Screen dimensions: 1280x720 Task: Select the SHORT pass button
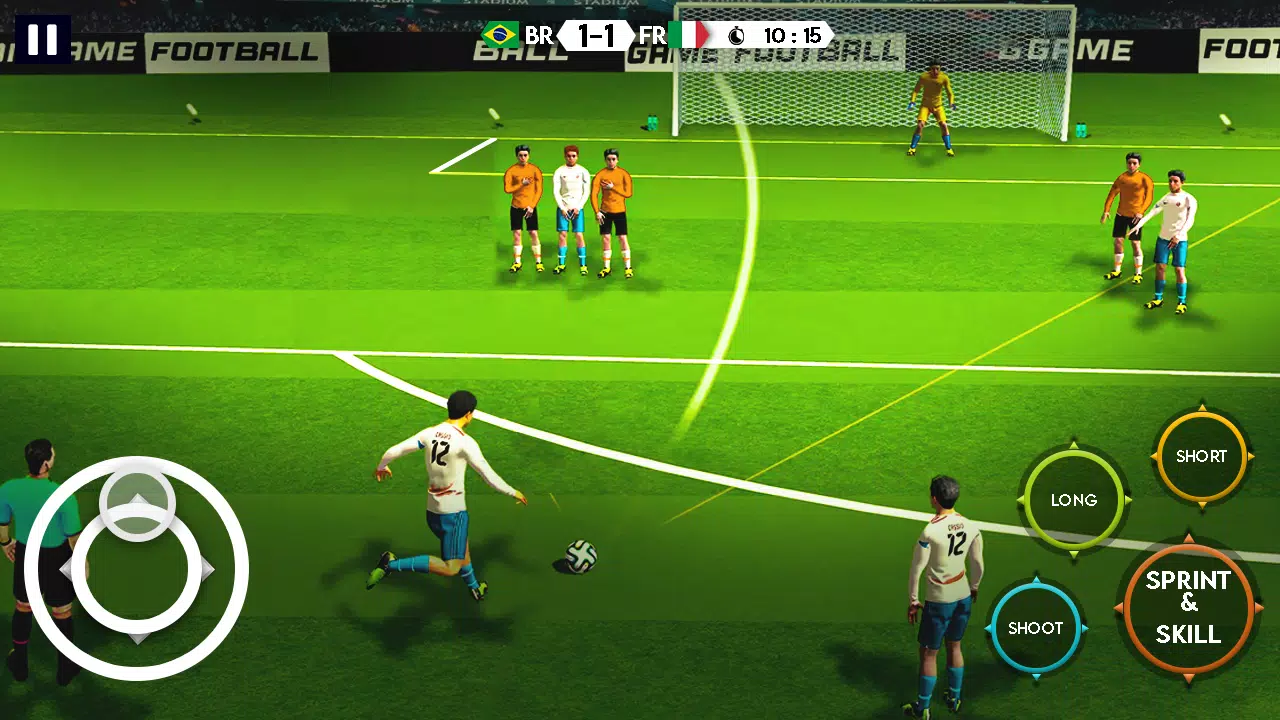click(x=1200, y=456)
